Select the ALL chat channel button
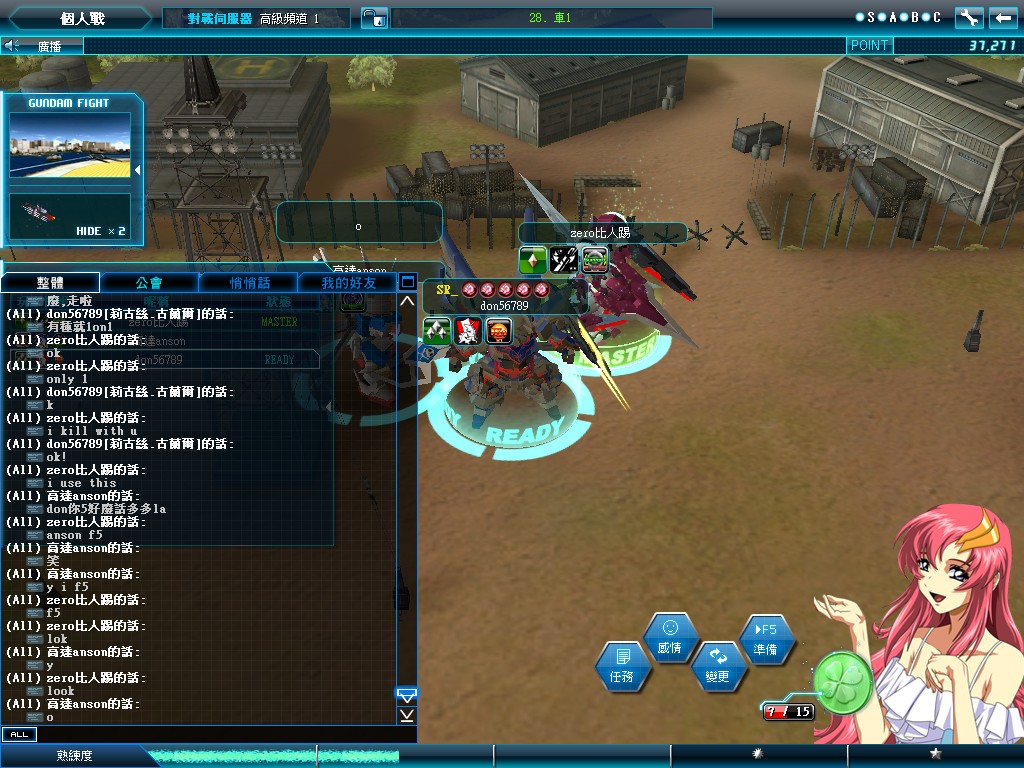The height and width of the screenshot is (768, 1024). (x=18, y=735)
